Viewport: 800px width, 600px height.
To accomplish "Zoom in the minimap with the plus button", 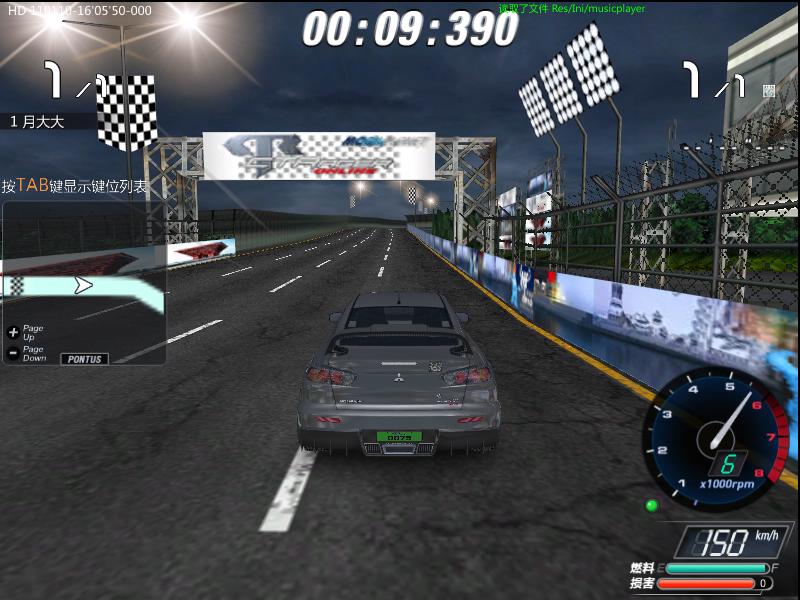I will pyautogui.click(x=13, y=331).
